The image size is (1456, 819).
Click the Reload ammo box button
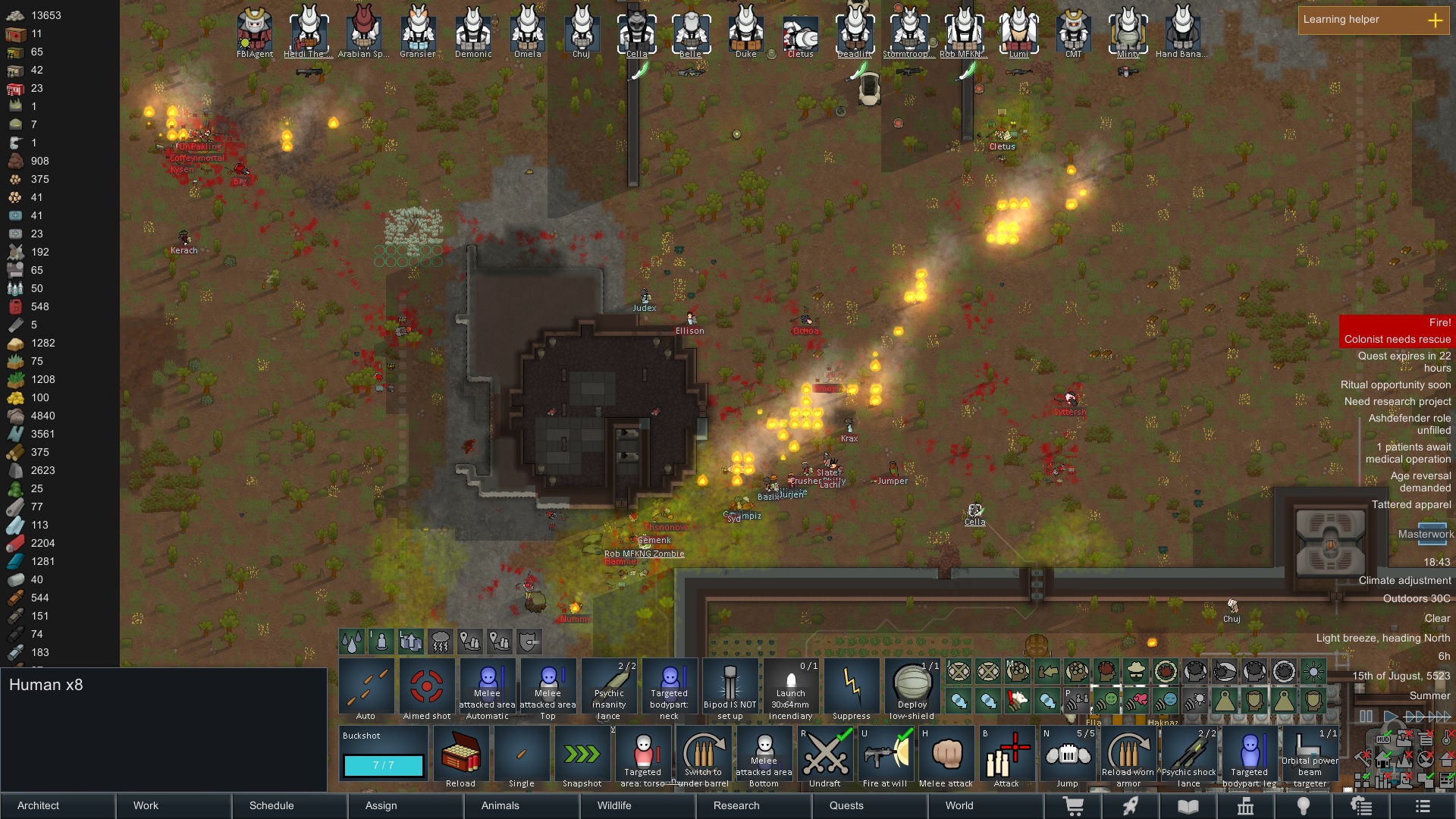[461, 756]
